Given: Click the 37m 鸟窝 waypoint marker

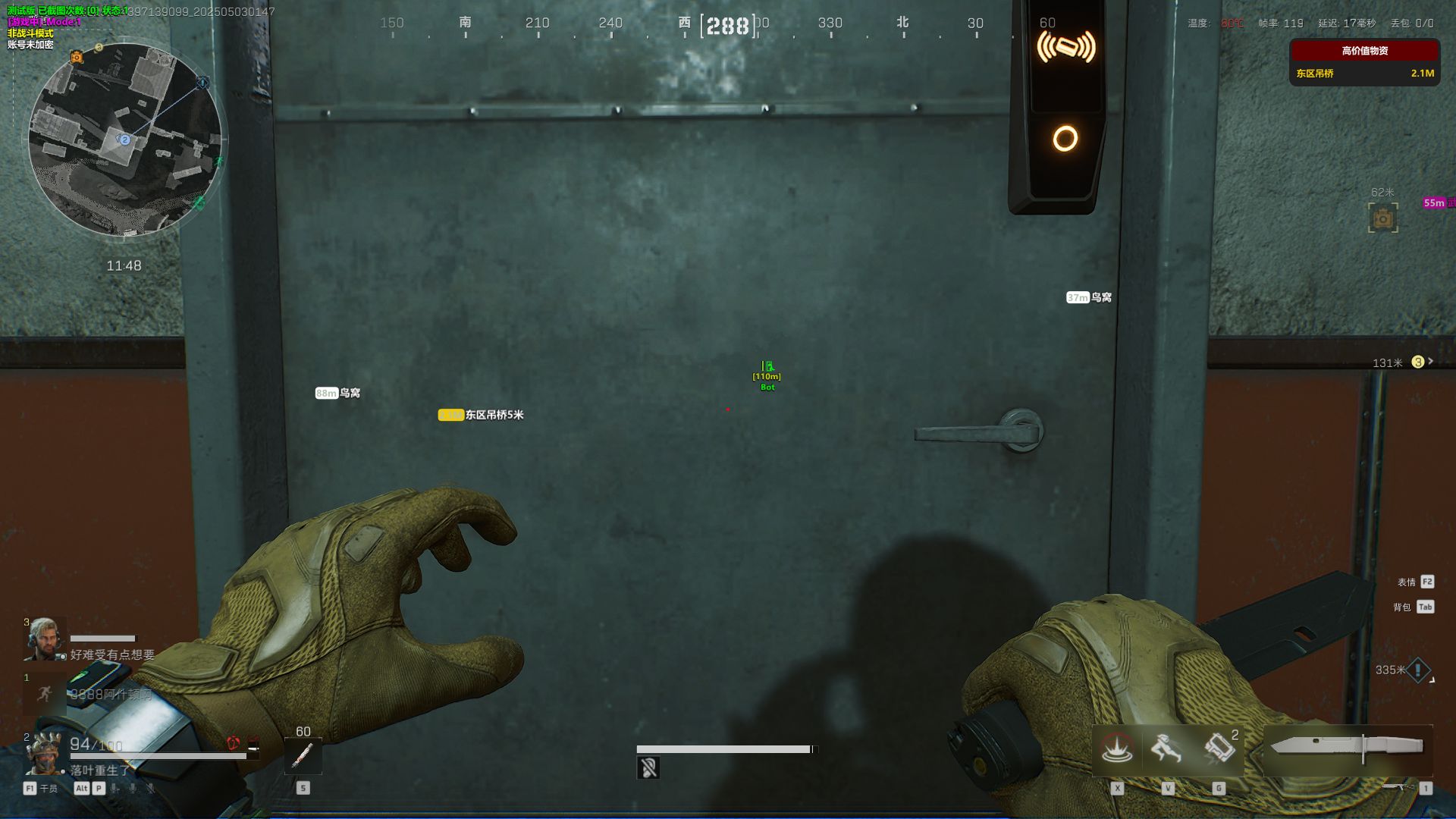Looking at the screenshot, I should pyautogui.click(x=1089, y=297).
